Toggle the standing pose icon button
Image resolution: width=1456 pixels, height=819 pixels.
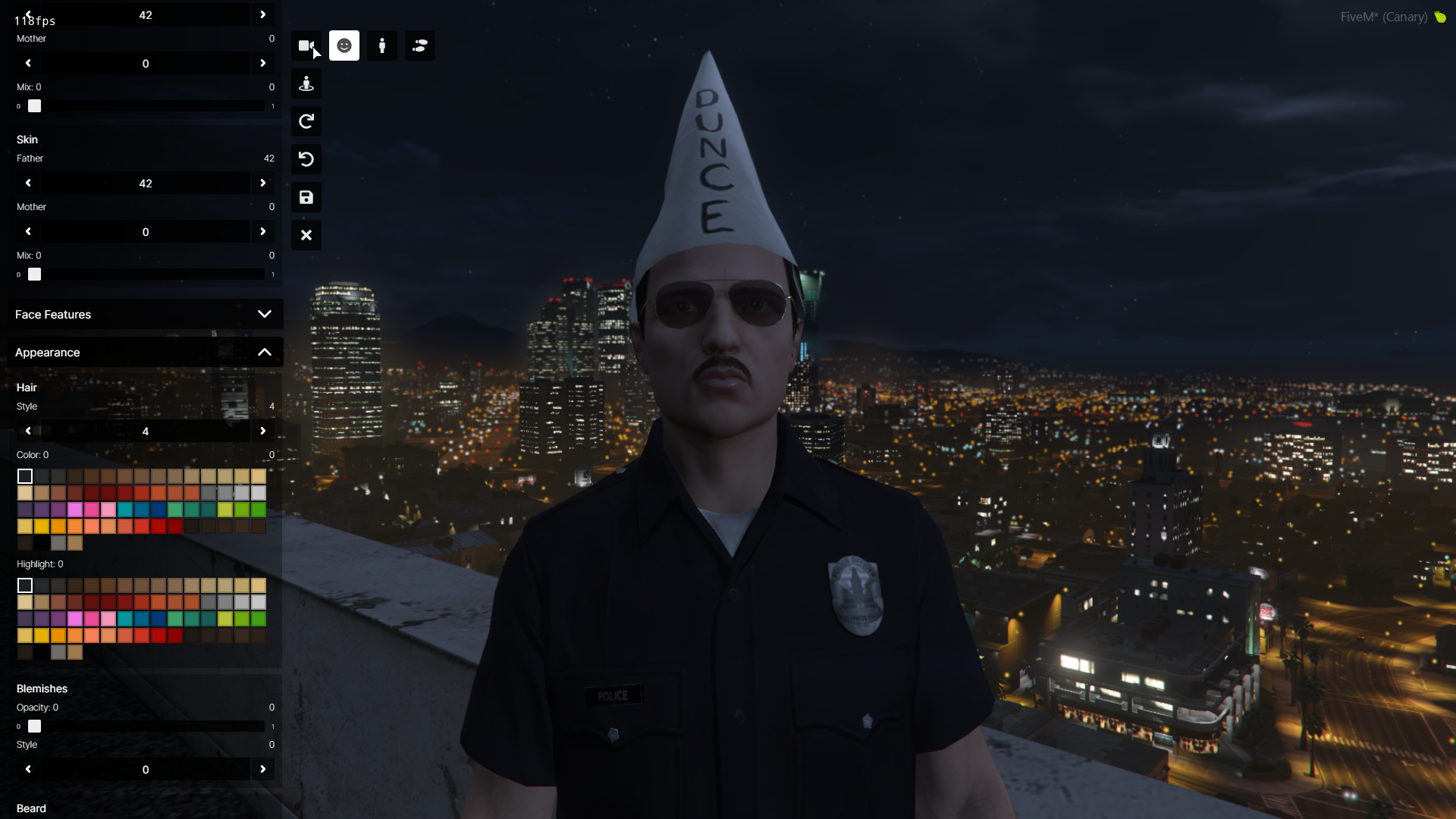coord(306,83)
